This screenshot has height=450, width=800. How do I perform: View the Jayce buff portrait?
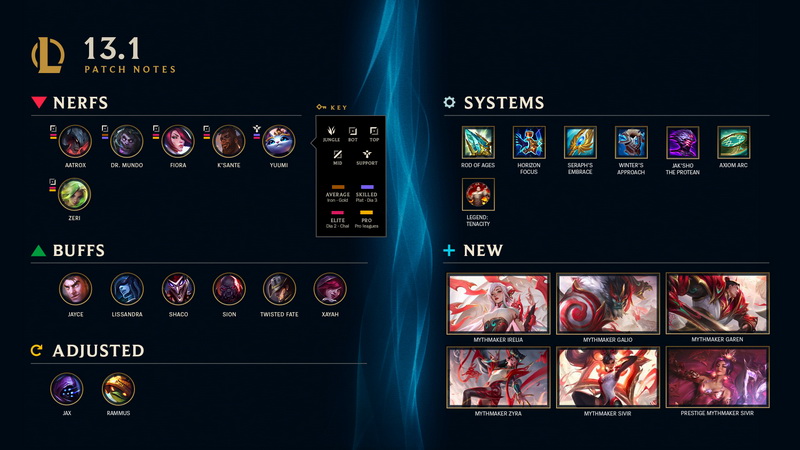click(75, 290)
